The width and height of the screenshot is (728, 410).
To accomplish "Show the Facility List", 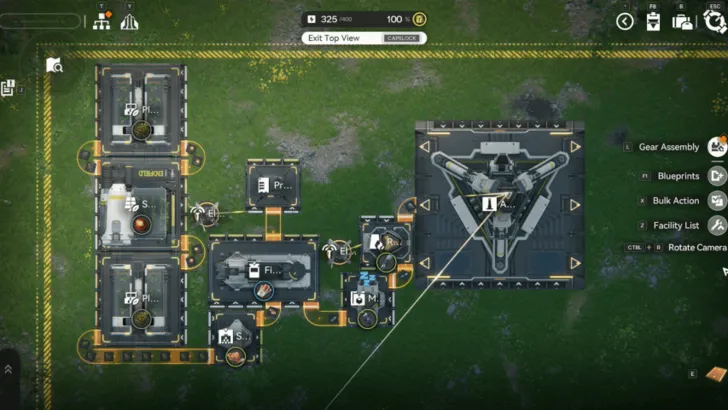I will click(x=716, y=226).
